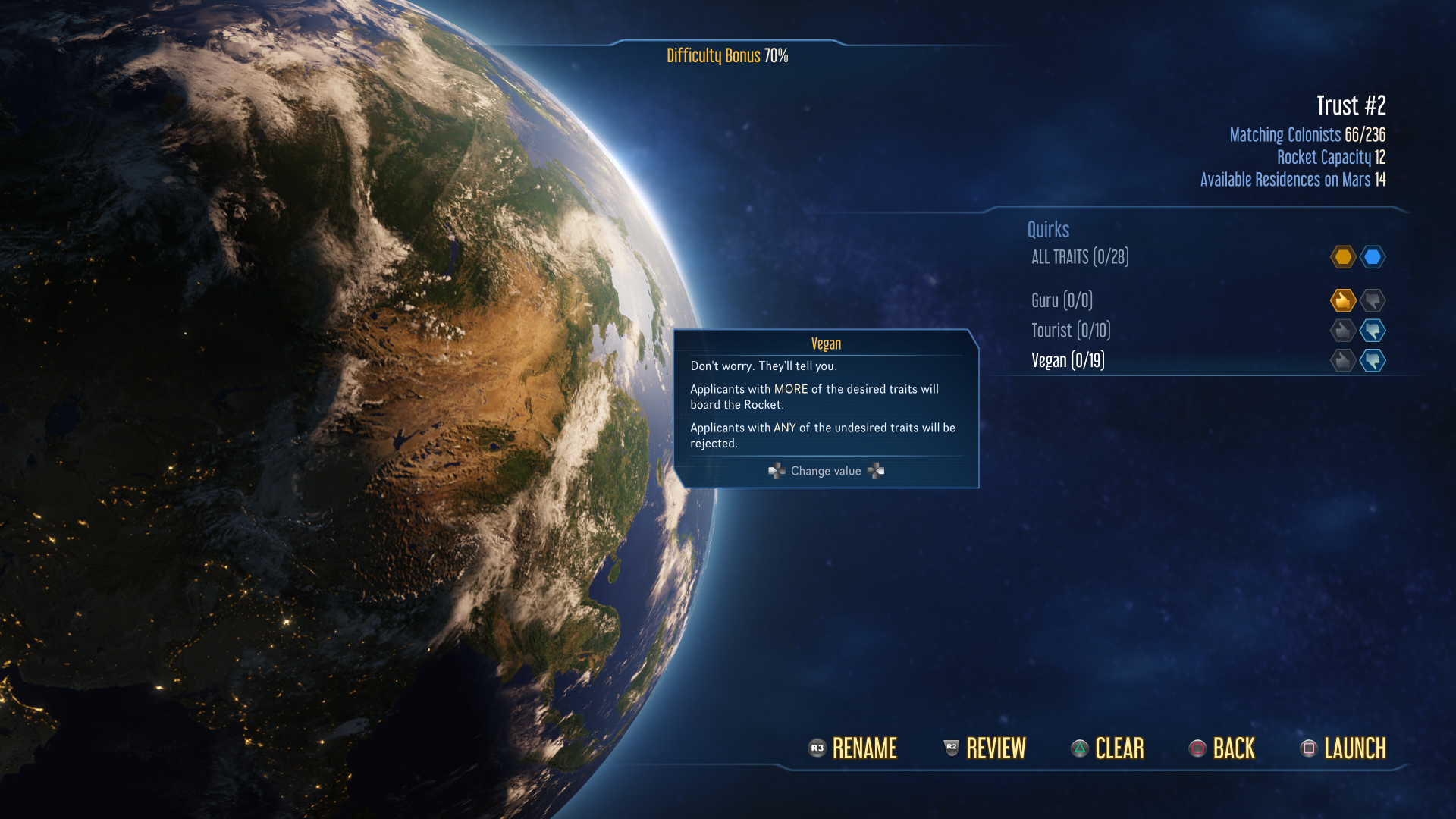
Task: Select the Vegan quirk row
Action: 1068,360
